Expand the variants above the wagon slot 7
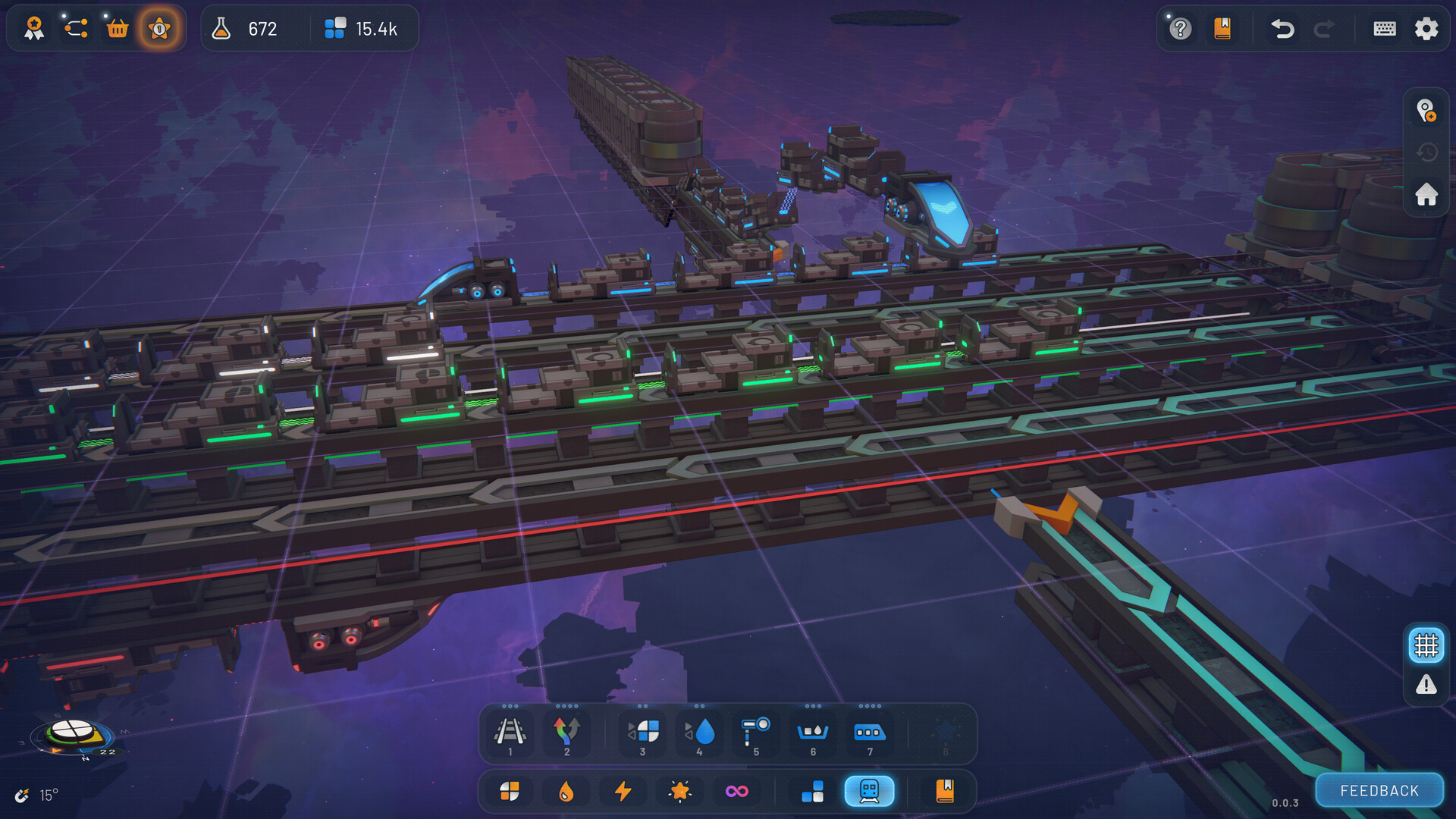Image resolution: width=1456 pixels, height=819 pixels. point(869,708)
